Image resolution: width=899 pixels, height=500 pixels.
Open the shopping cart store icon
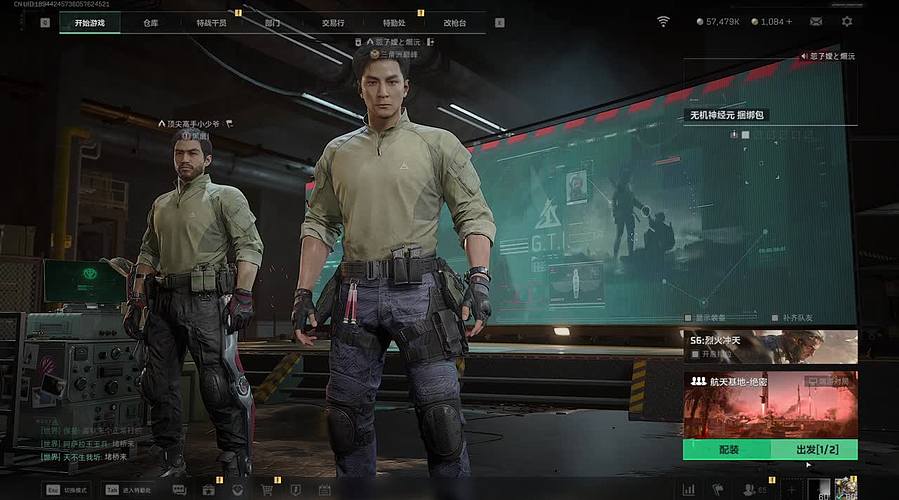pos(267,490)
